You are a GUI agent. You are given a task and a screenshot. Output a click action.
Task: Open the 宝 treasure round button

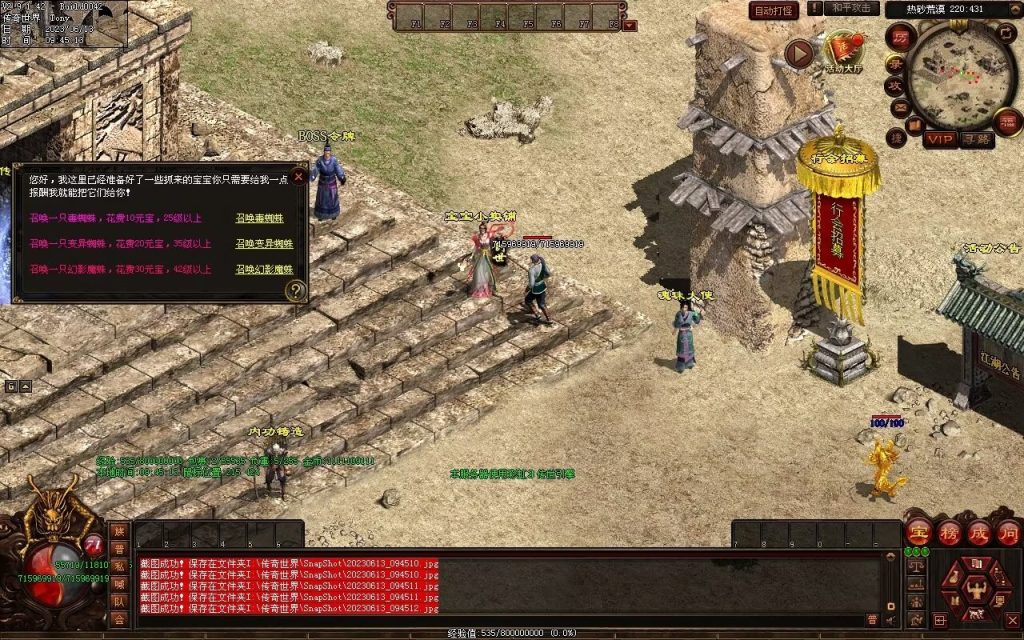[919, 531]
